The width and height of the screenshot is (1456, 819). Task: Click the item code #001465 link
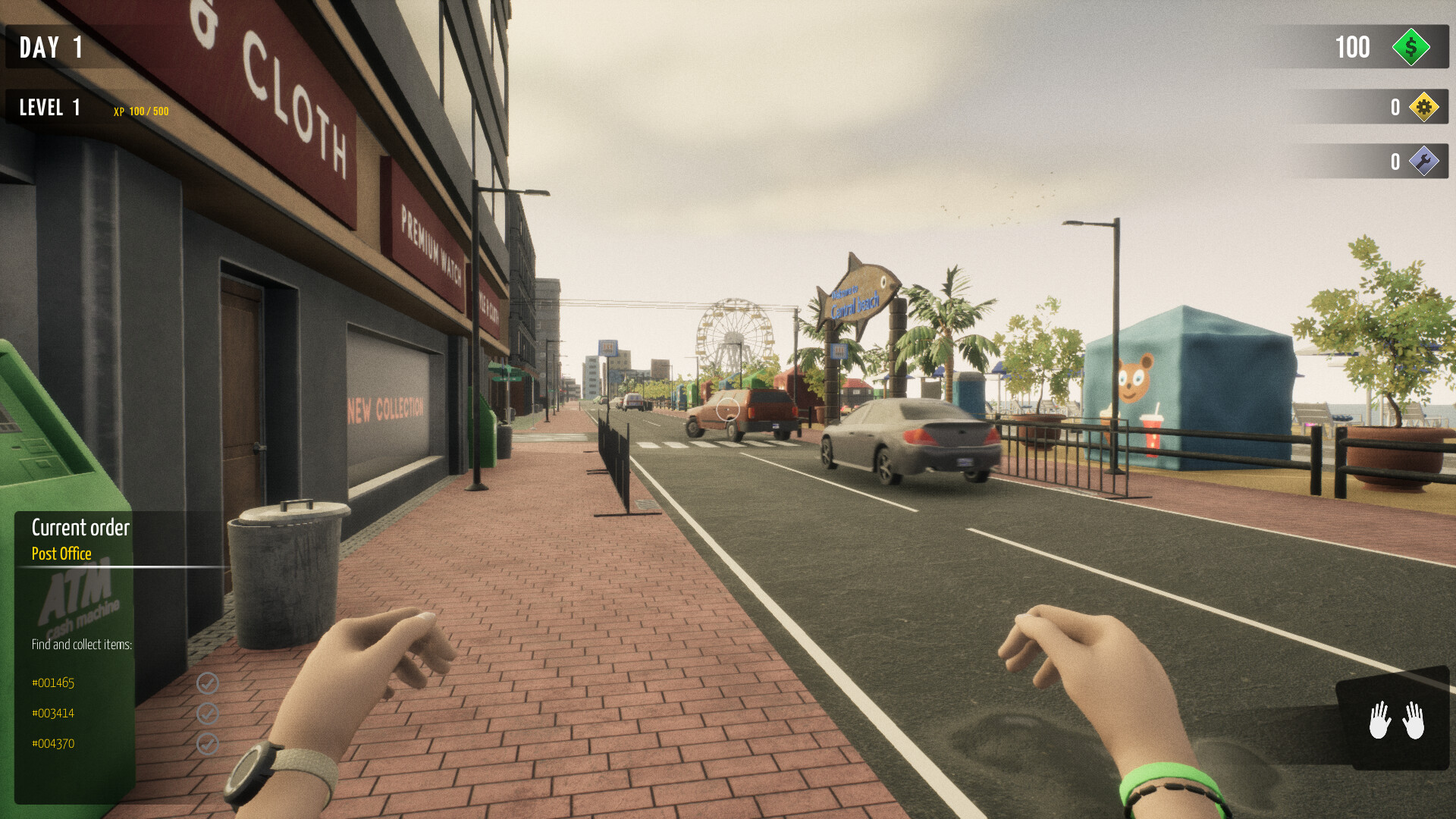pos(52,682)
